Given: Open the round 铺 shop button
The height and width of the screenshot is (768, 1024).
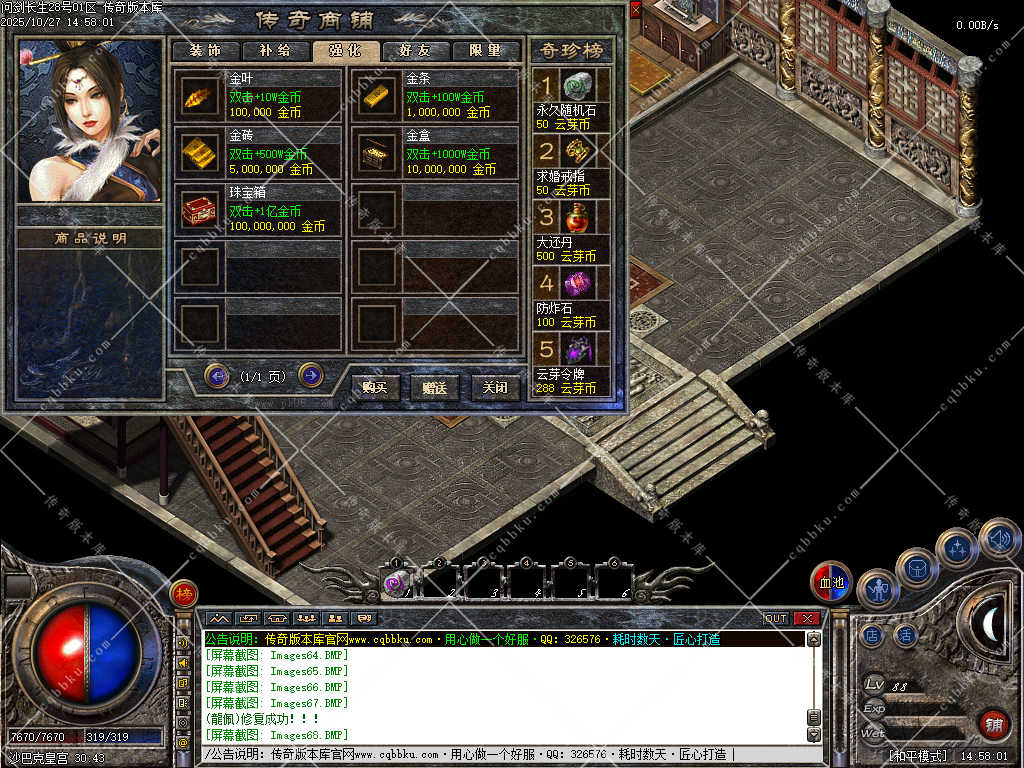Looking at the screenshot, I should click(993, 724).
